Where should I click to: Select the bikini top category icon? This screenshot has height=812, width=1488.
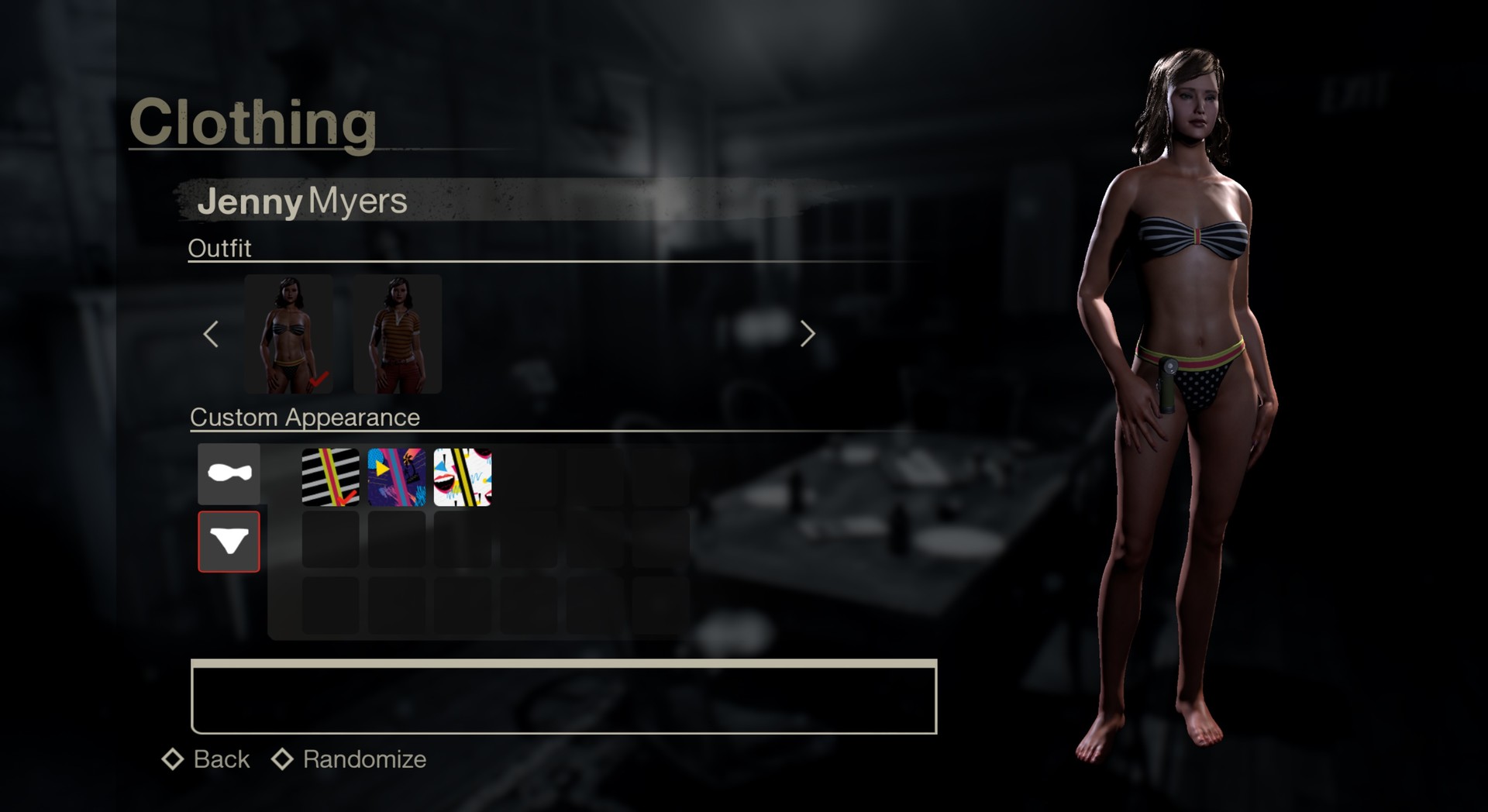click(229, 473)
